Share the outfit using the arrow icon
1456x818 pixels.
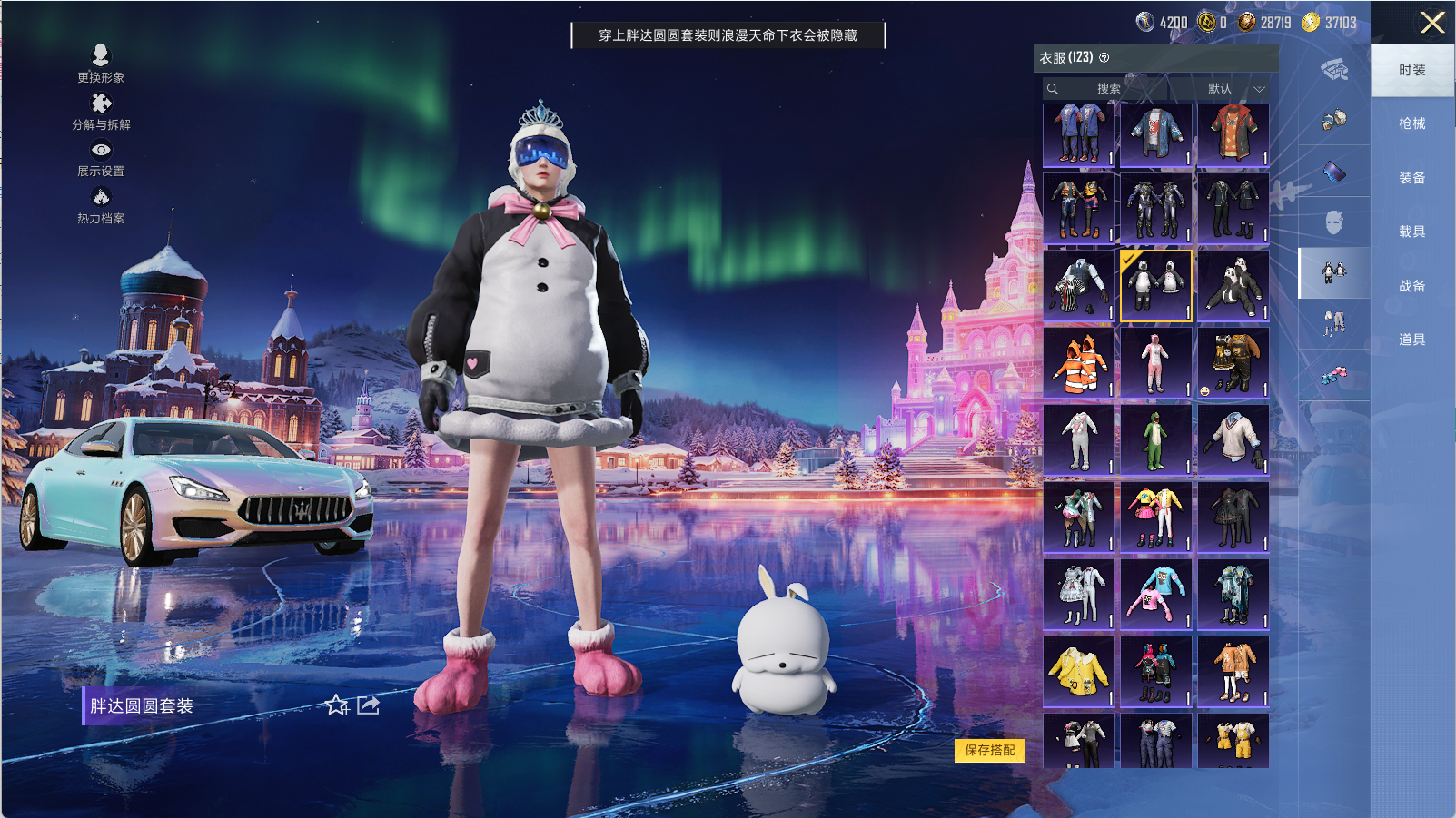(368, 705)
